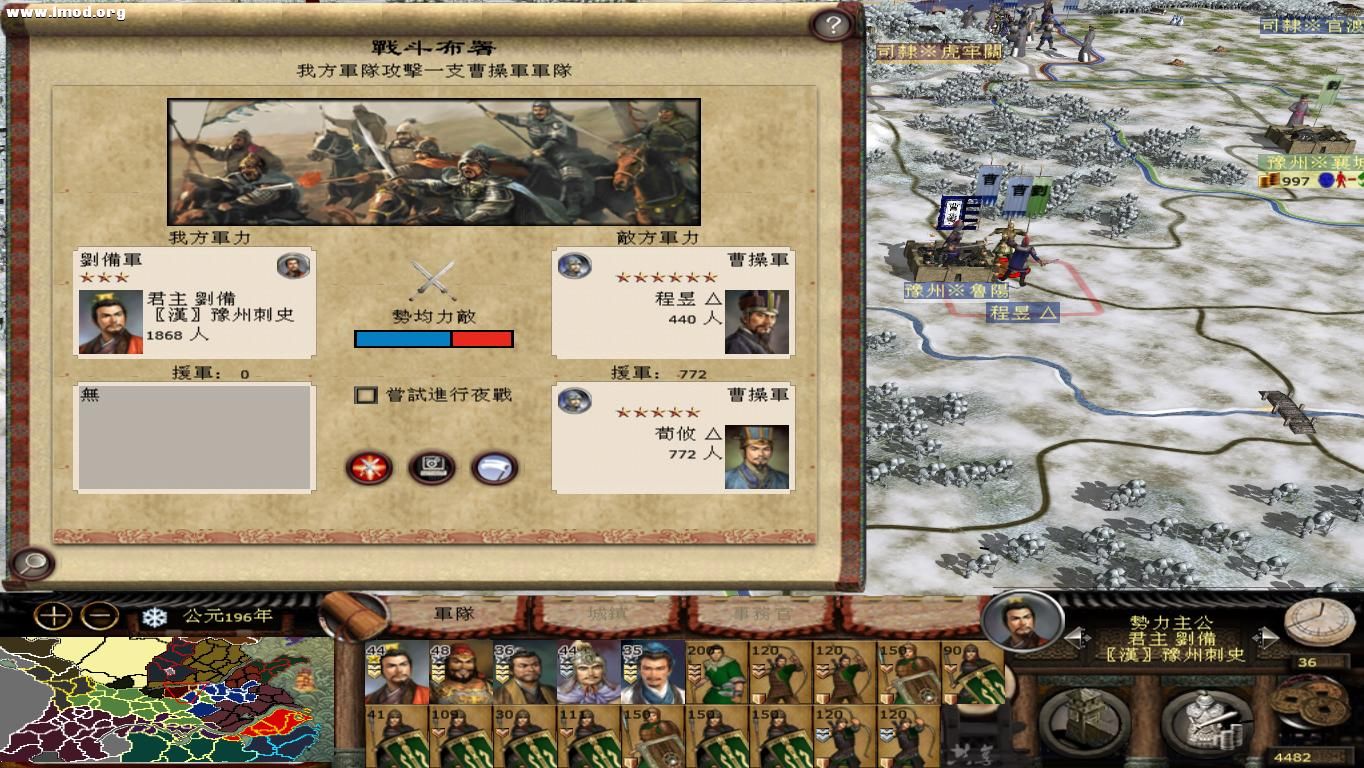Switch to the 城鎮 settlement tab
Screen dimensions: 1364x768
(x=610, y=615)
